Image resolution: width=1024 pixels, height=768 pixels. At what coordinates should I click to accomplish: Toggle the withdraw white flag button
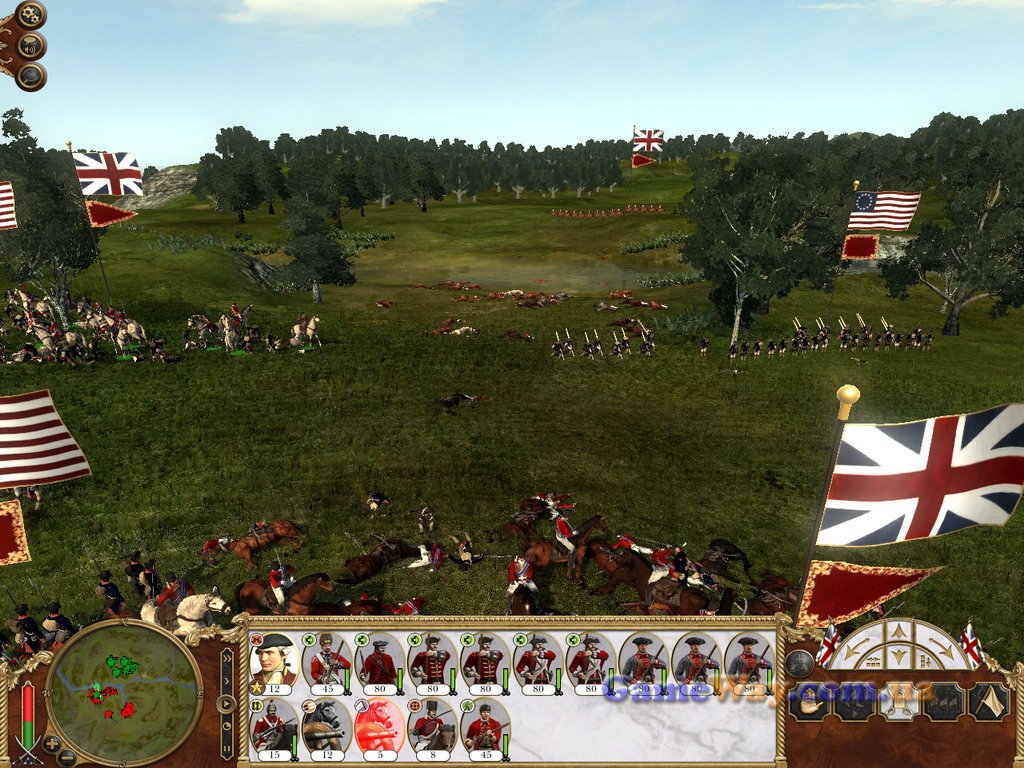click(989, 702)
